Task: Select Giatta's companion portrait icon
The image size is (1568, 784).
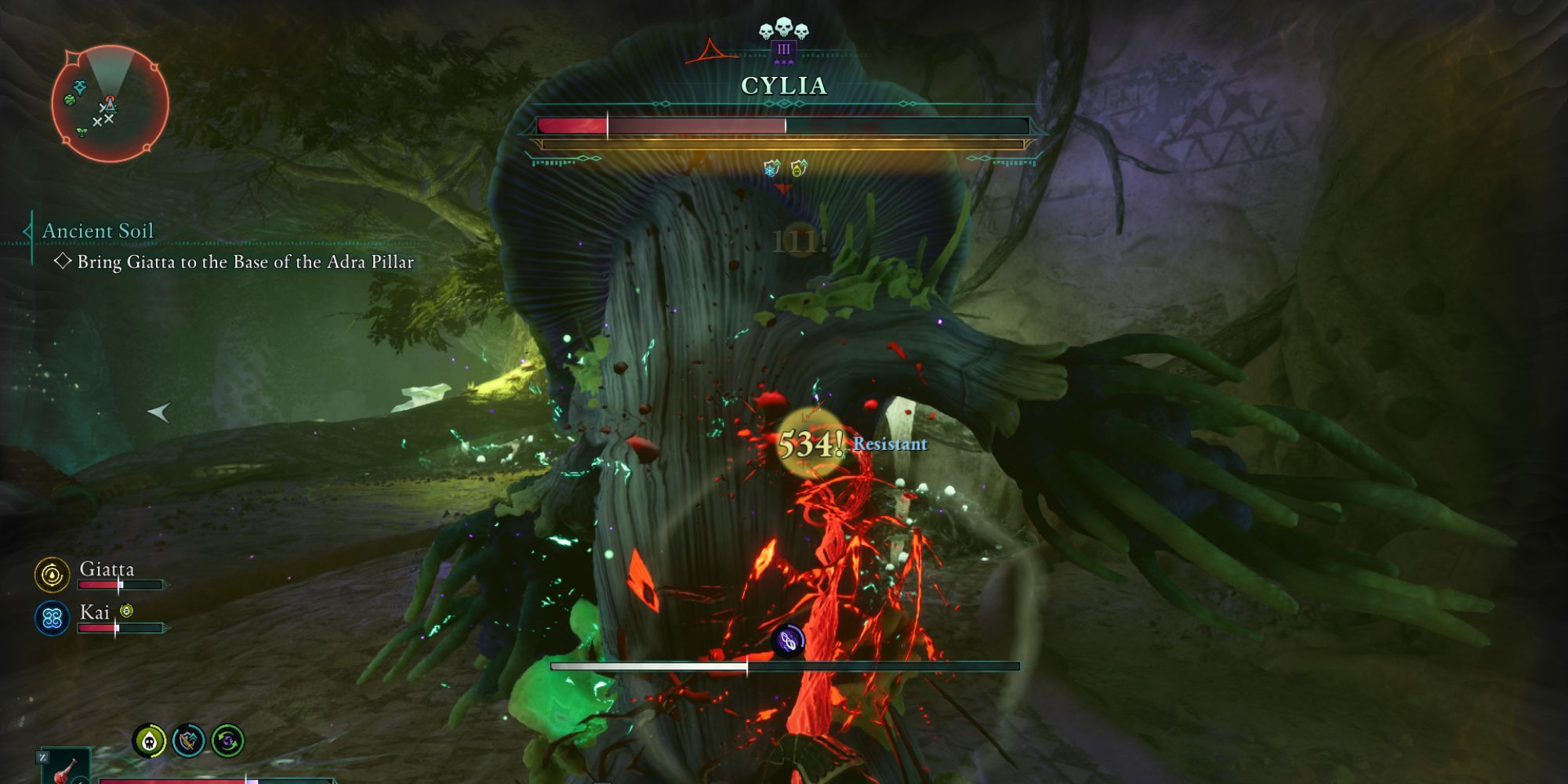Action: coord(53,575)
